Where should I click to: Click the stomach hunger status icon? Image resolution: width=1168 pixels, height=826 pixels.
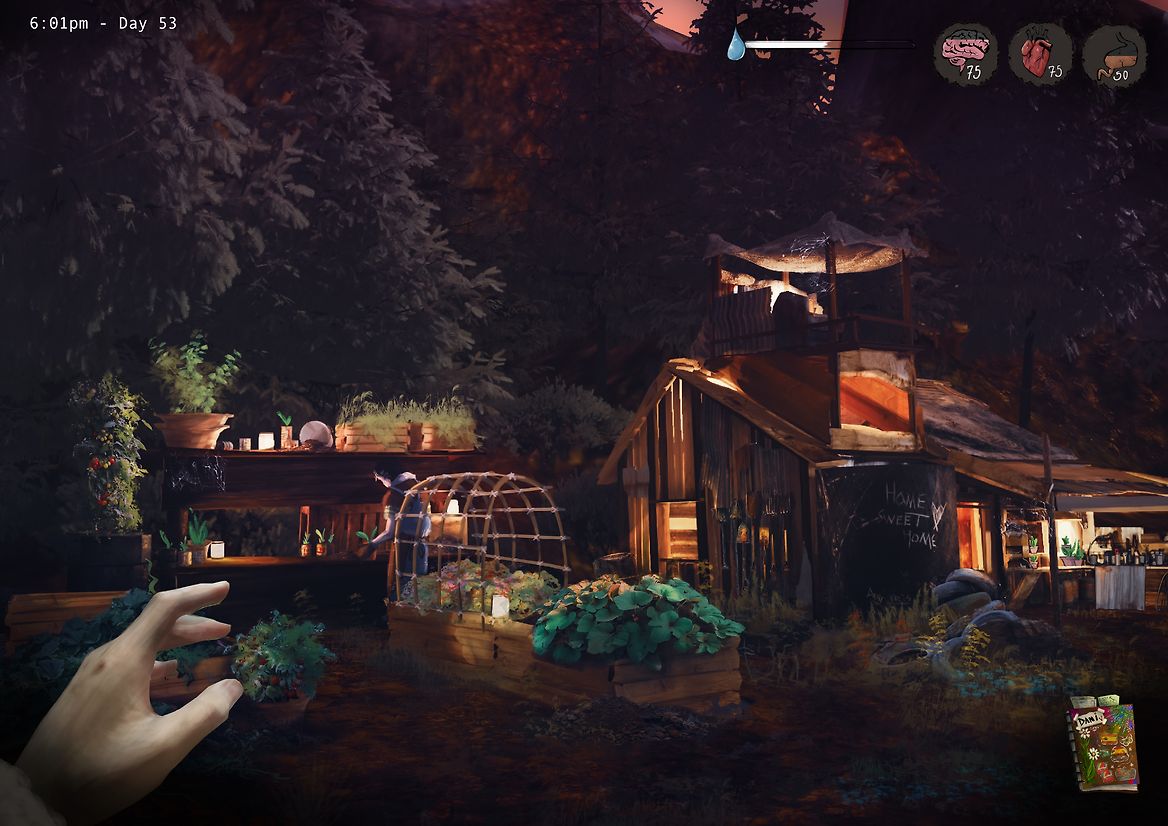[1114, 55]
